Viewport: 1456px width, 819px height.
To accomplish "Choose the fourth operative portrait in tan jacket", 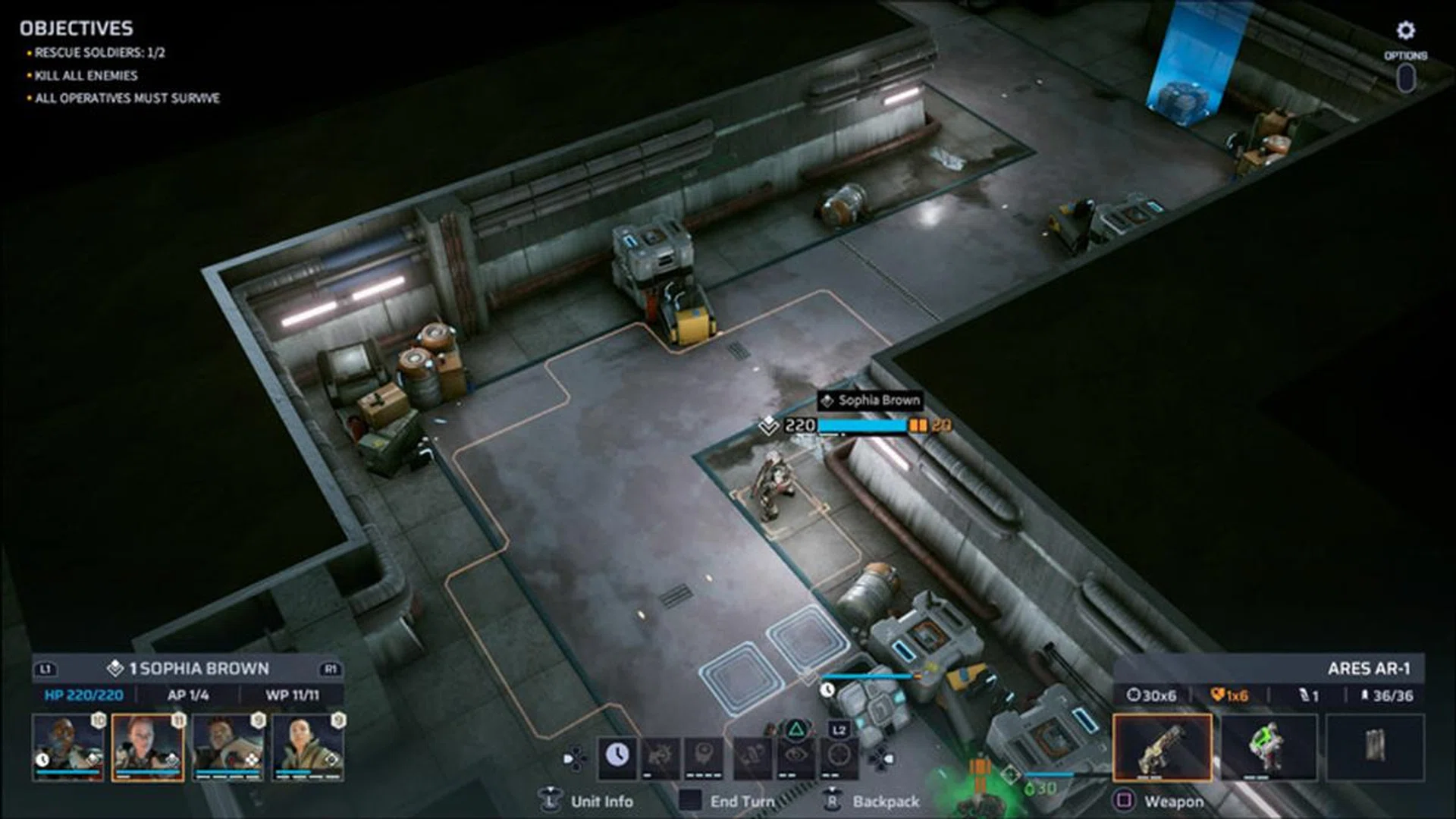I will (308, 747).
